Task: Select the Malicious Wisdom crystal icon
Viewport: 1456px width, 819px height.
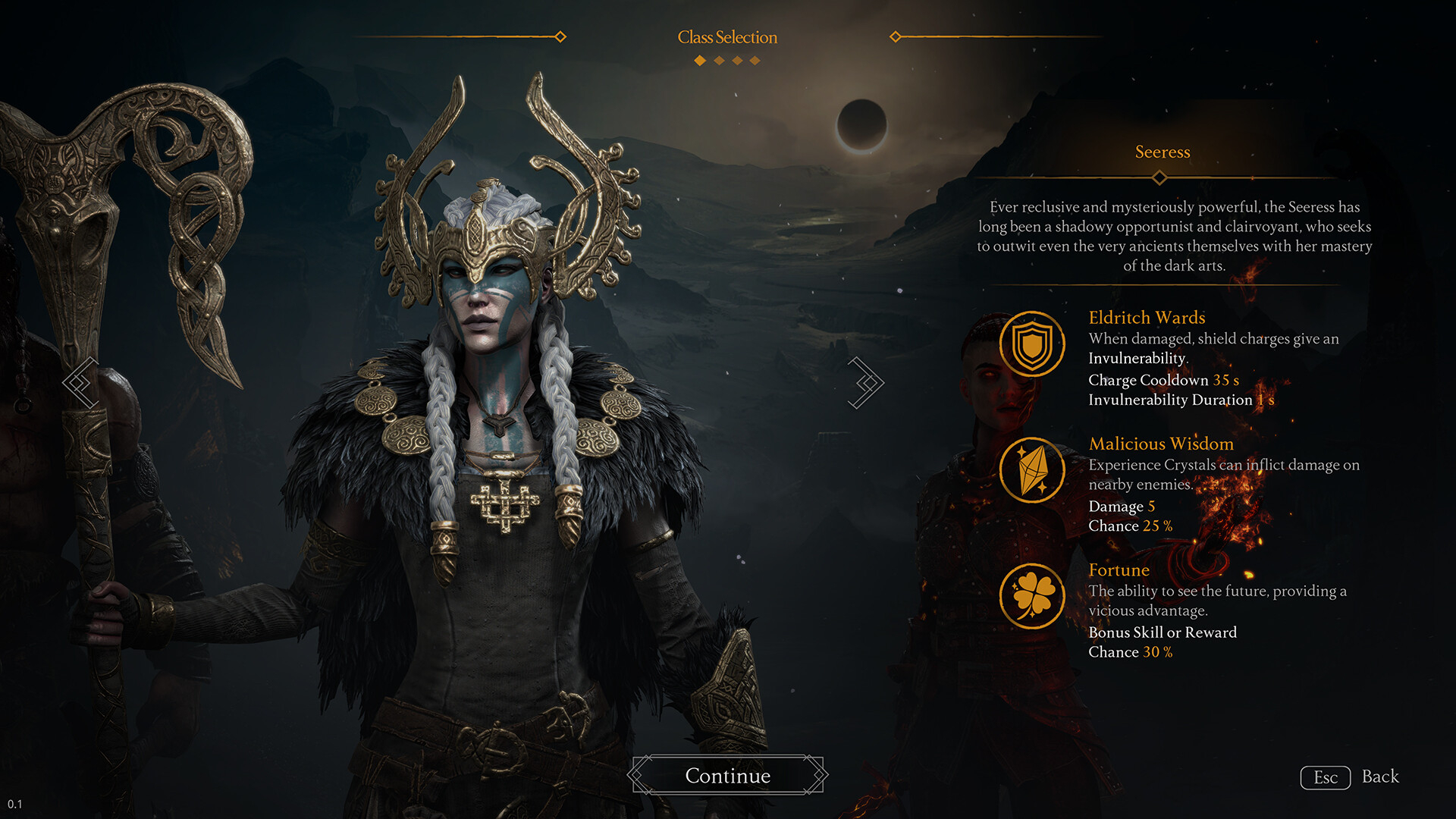Action: [x=1032, y=470]
